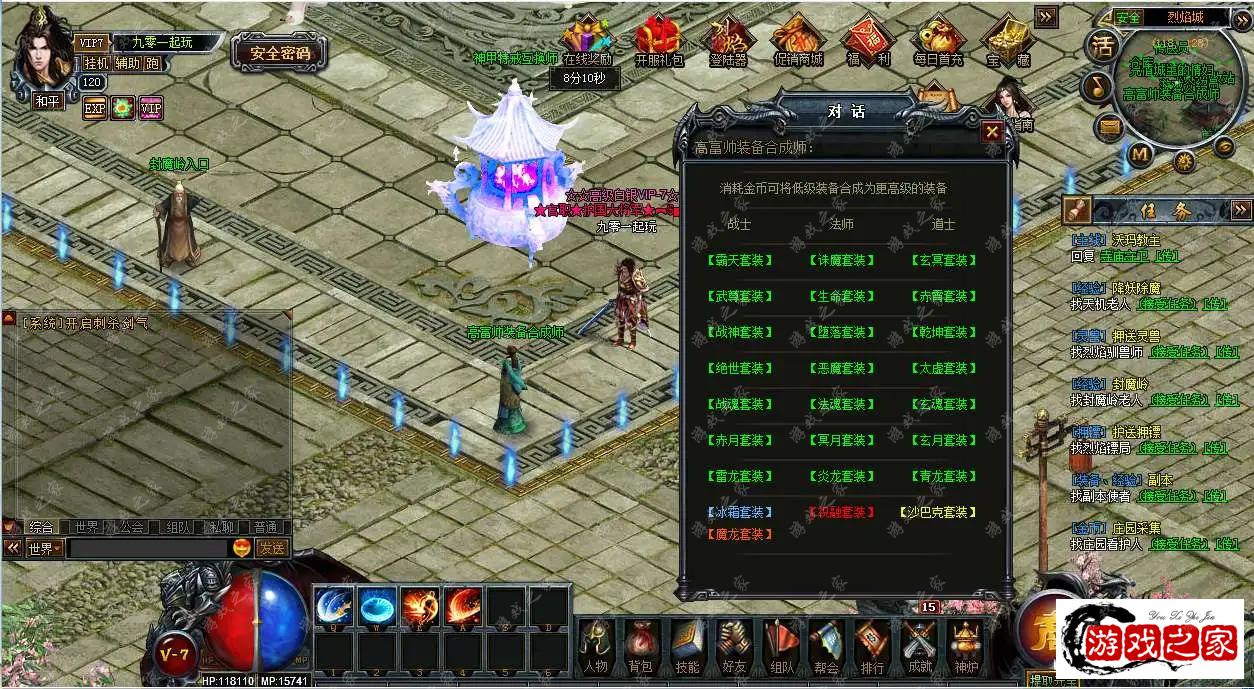Show the 排行 rankings

(872, 645)
